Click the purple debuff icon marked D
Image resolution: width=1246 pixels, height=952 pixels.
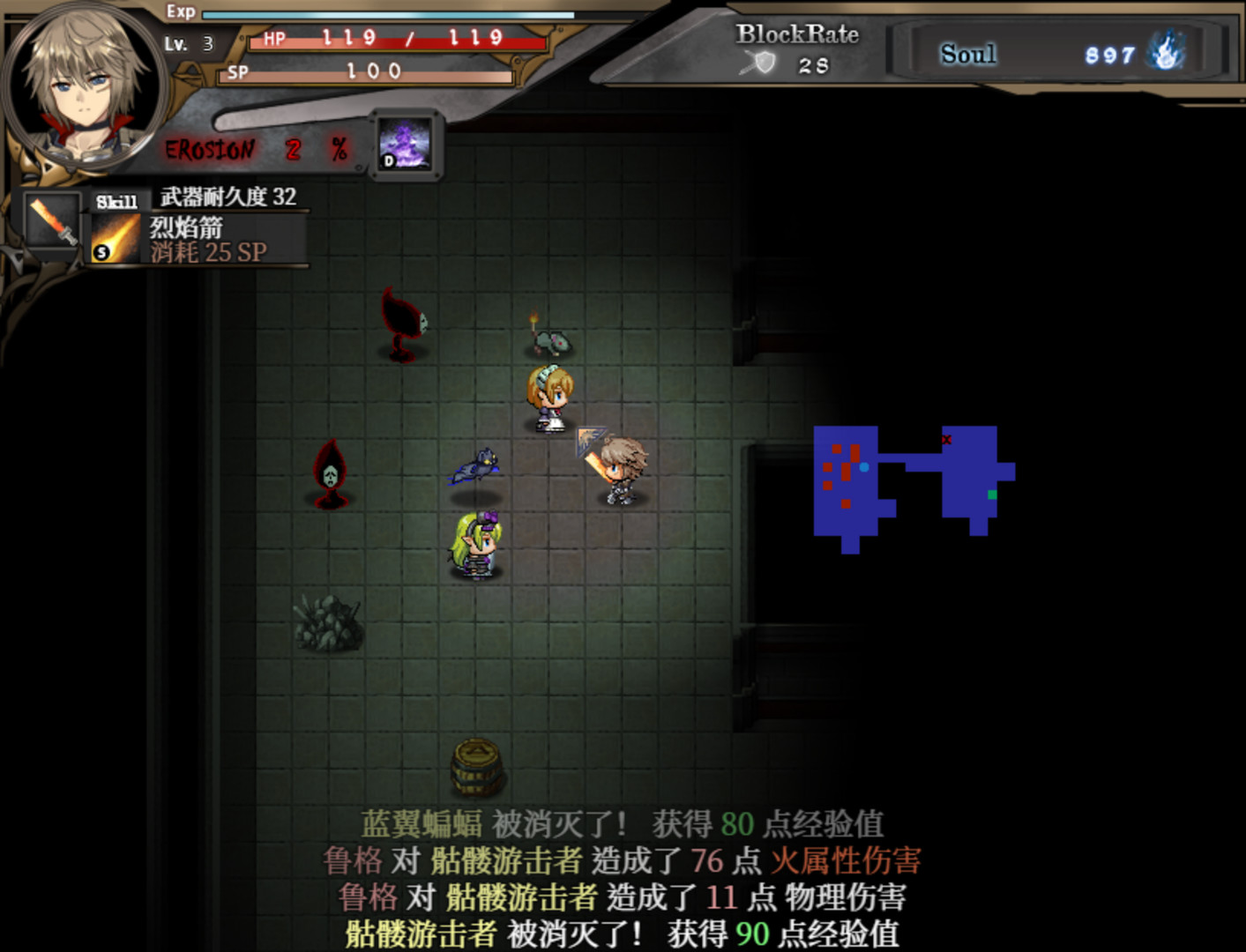click(405, 144)
